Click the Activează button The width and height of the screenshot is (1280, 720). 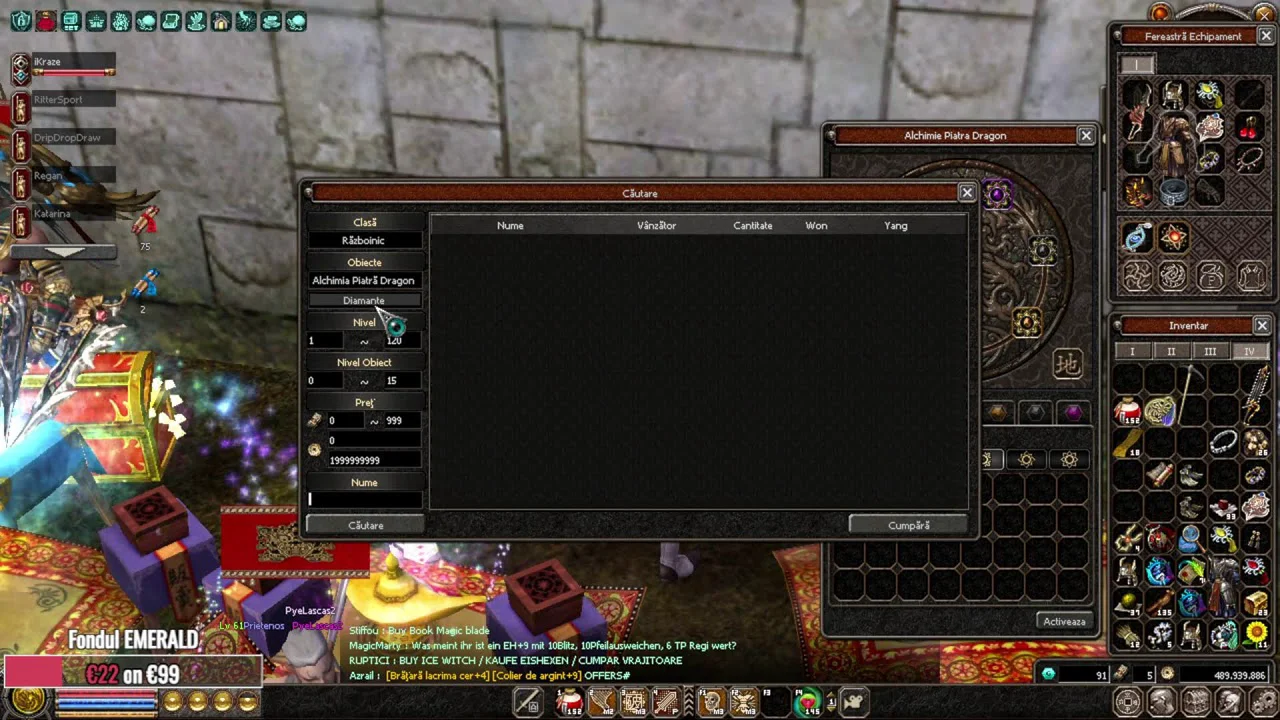pyautogui.click(x=1064, y=621)
